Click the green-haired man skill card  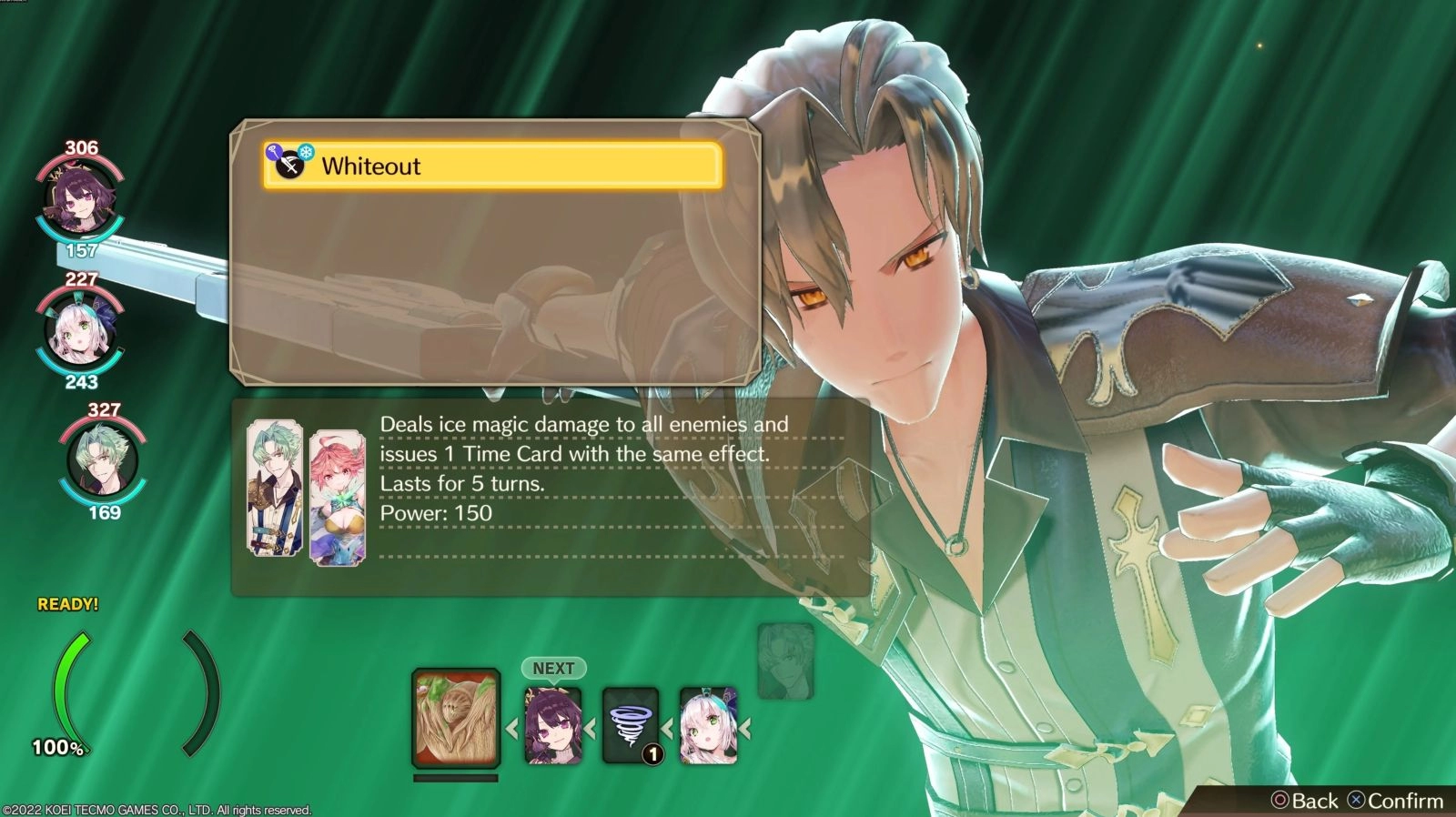[275, 488]
